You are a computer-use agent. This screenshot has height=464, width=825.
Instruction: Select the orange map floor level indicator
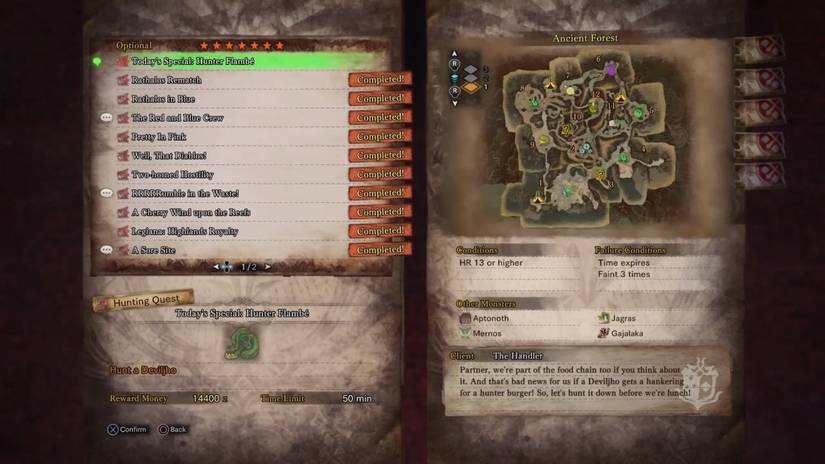(x=468, y=87)
